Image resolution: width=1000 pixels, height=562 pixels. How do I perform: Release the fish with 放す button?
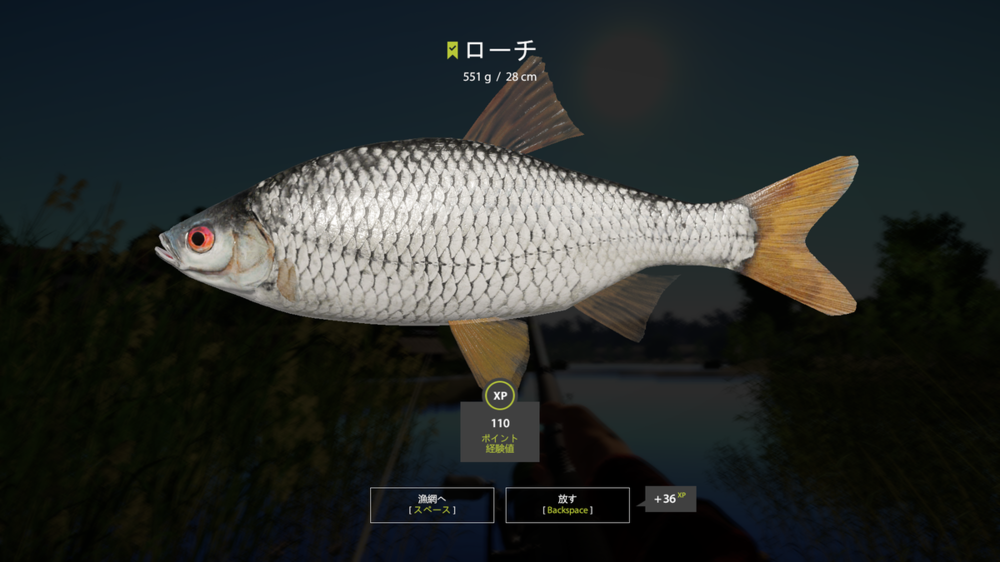point(567,504)
